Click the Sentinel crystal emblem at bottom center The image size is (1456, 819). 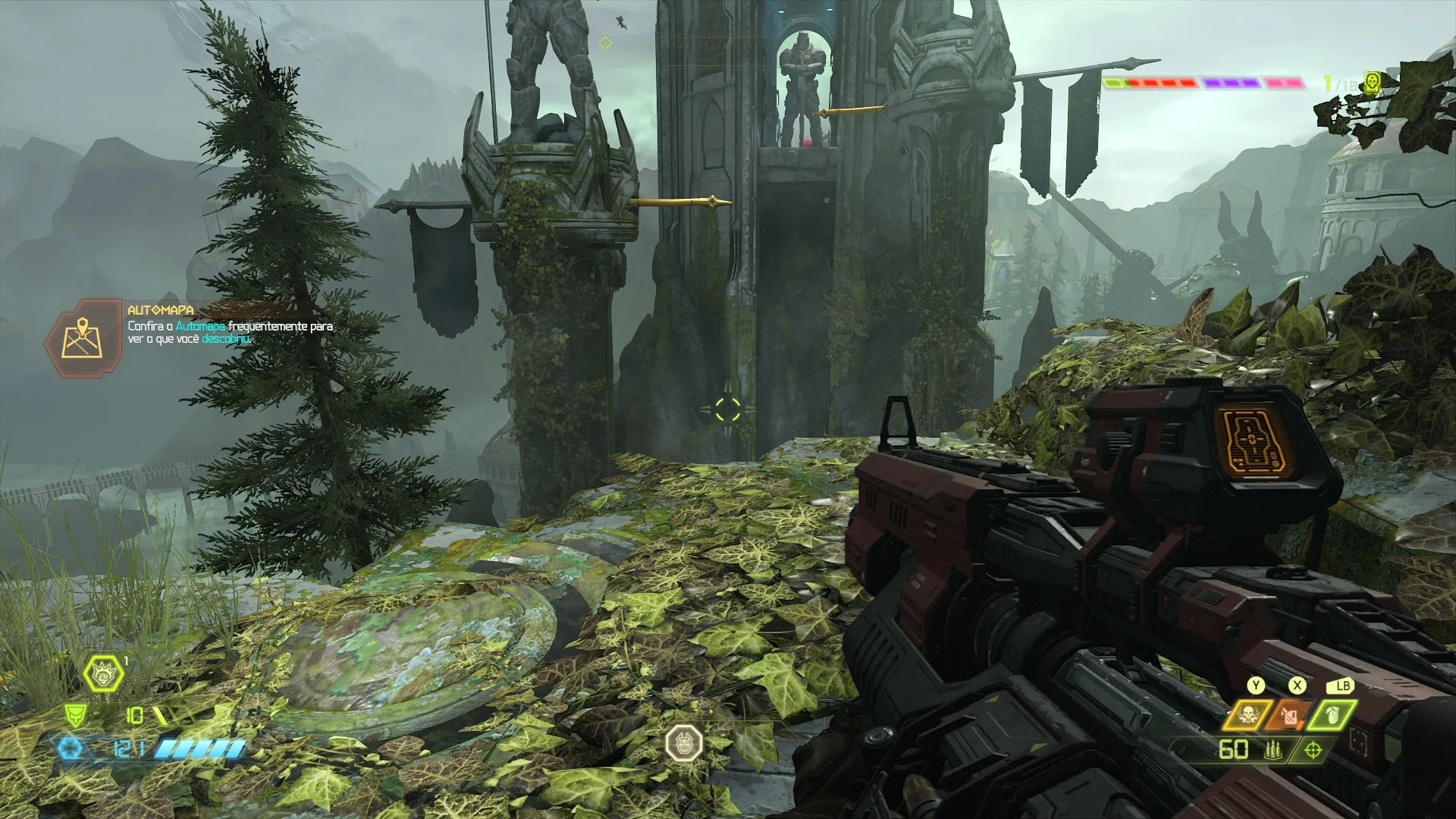(x=685, y=744)
